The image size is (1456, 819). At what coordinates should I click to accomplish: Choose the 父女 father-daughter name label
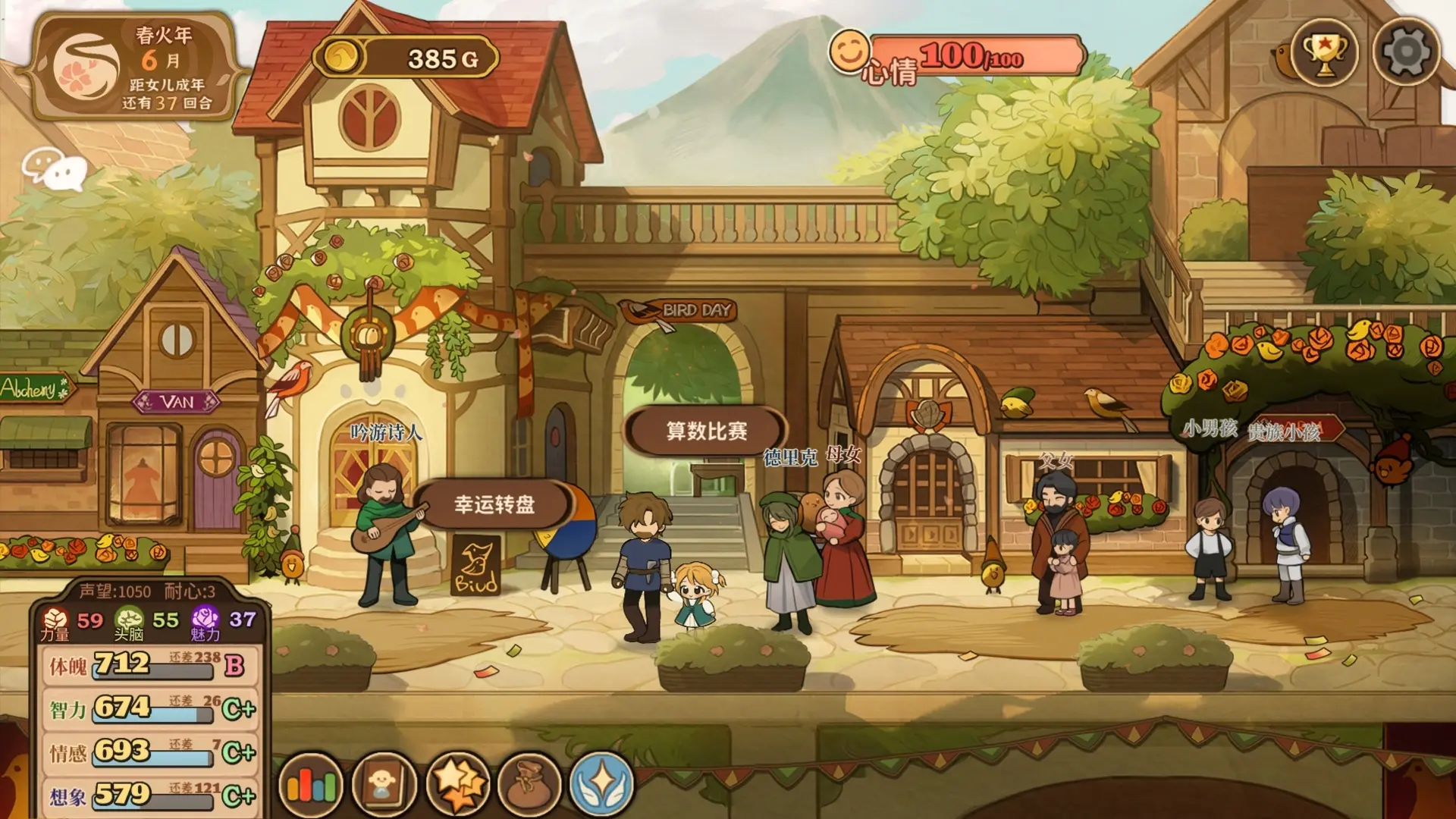click(x=1056, y=460)
